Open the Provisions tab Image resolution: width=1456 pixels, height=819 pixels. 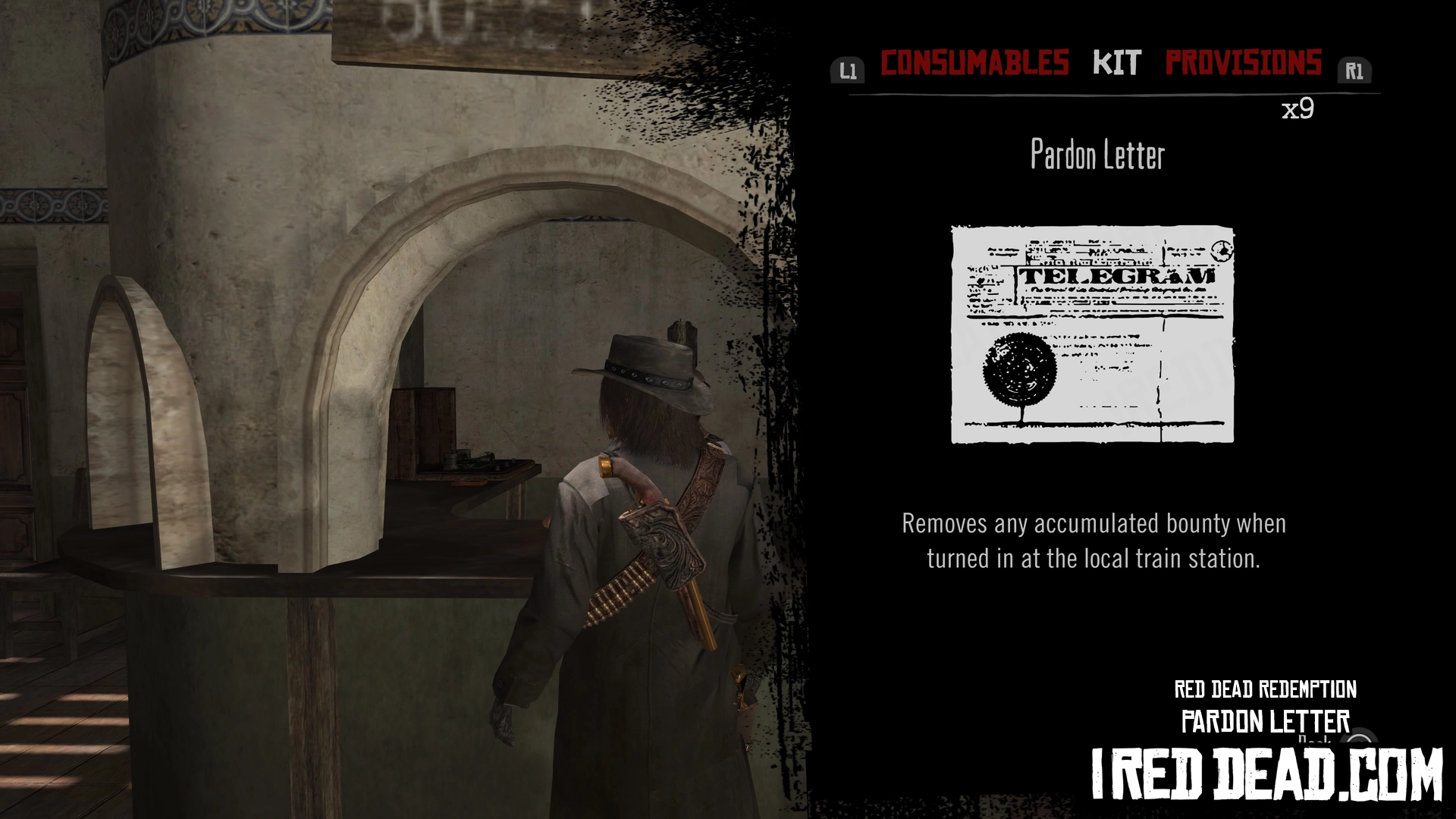1243,63
